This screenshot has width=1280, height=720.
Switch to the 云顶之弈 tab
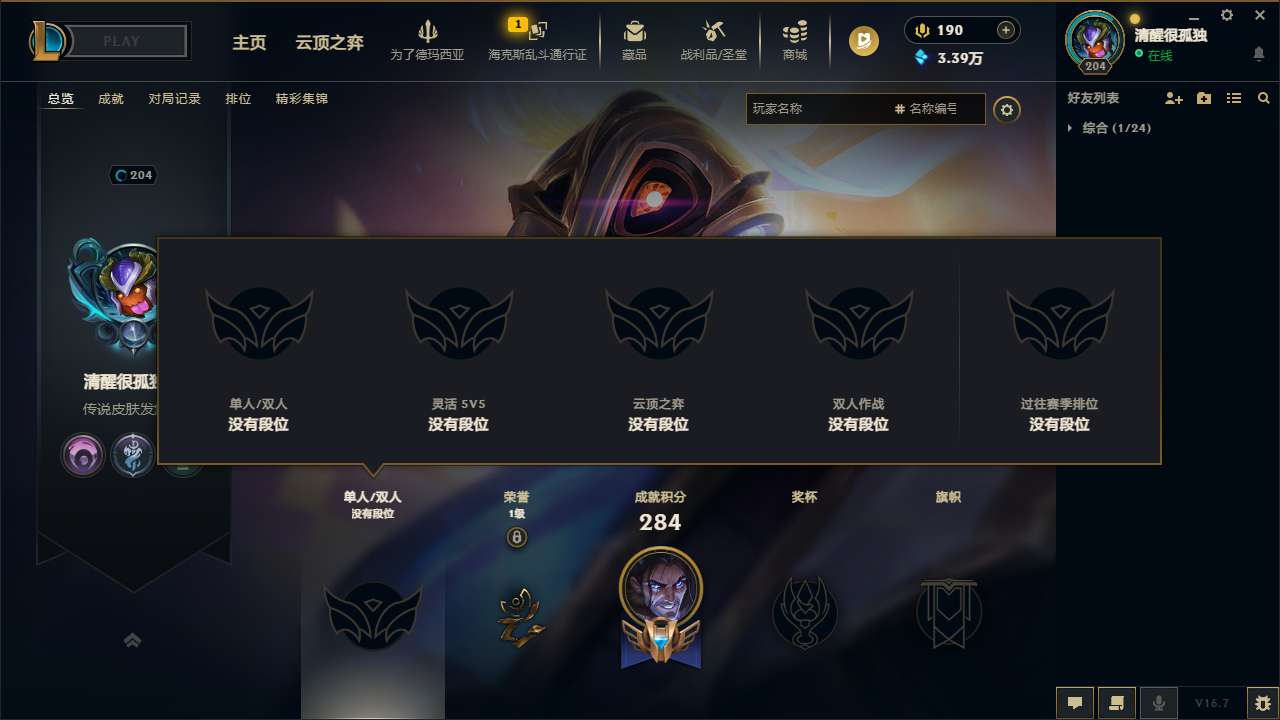[329, 44]
